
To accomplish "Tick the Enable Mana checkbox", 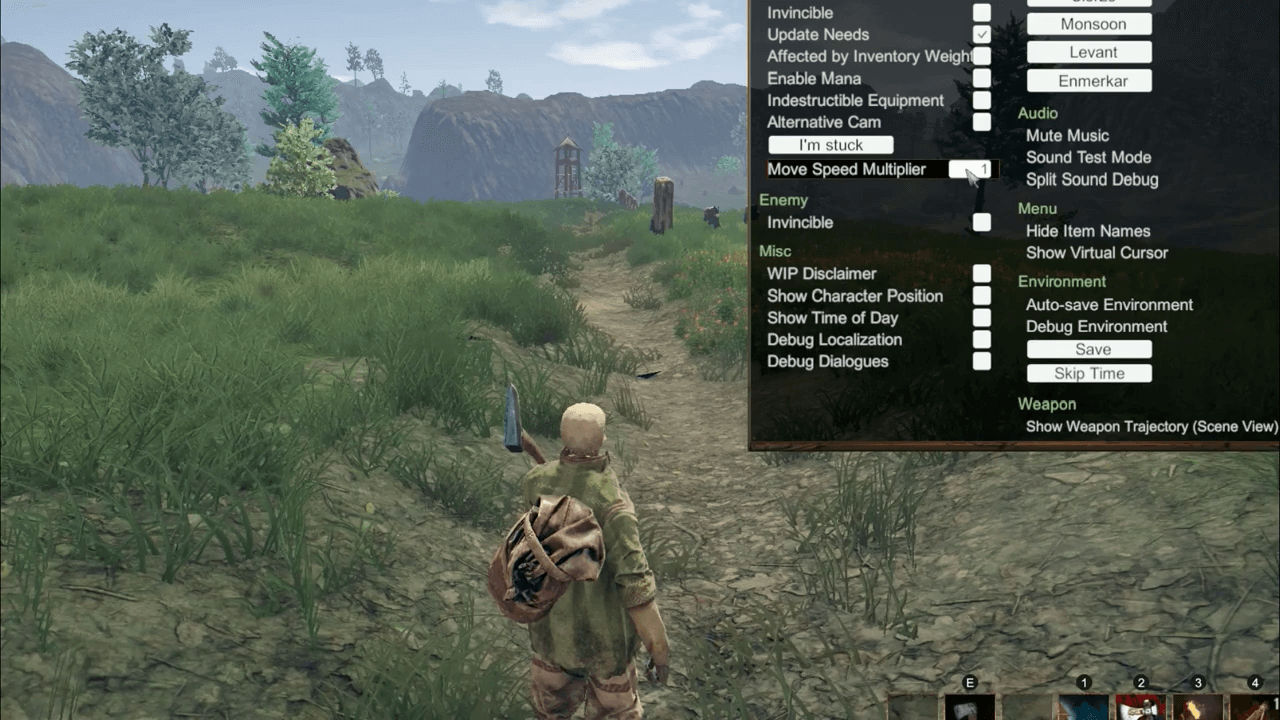I will click(x=982, y=79).
